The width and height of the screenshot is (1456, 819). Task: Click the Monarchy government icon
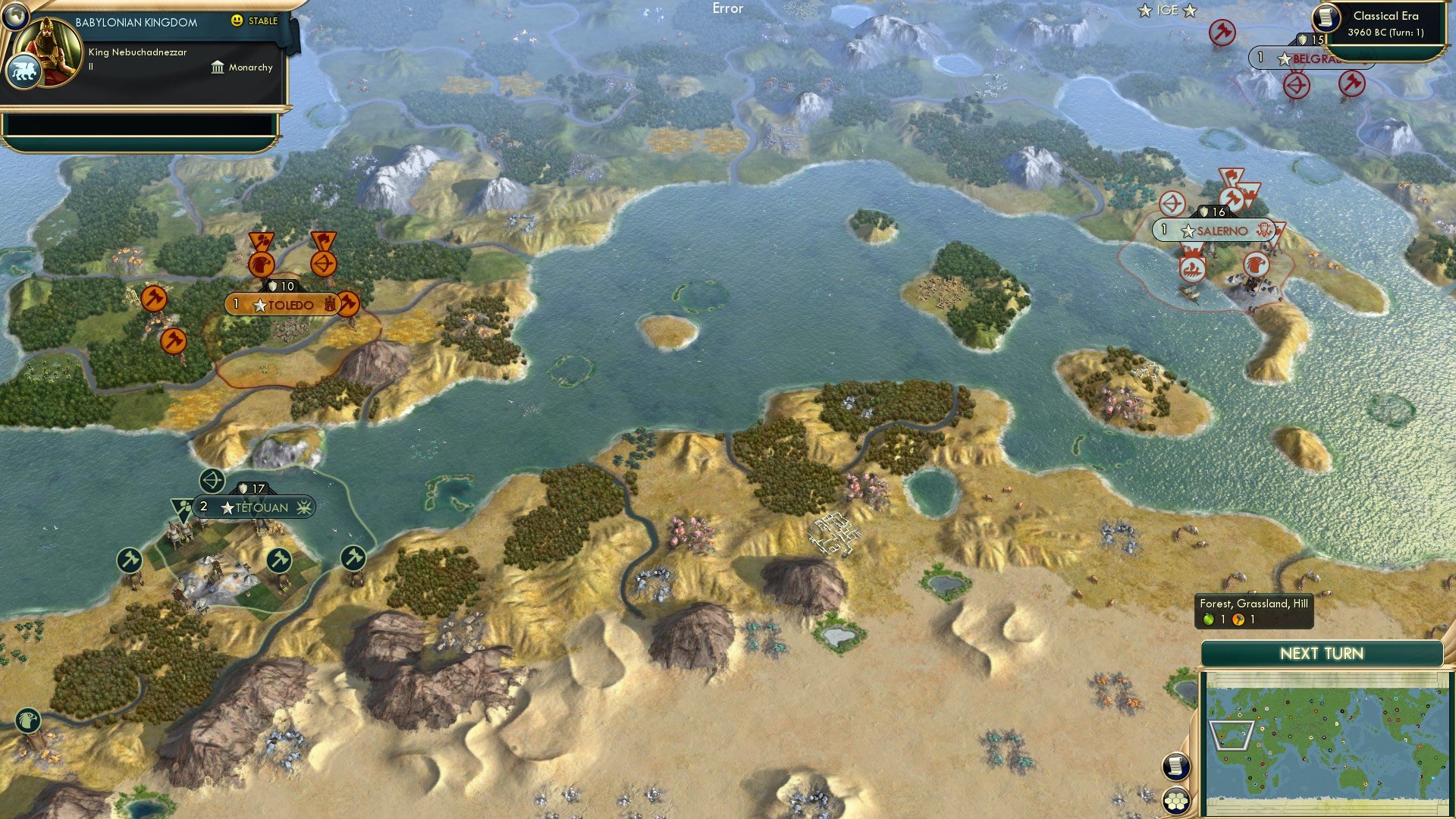(218, 67)
